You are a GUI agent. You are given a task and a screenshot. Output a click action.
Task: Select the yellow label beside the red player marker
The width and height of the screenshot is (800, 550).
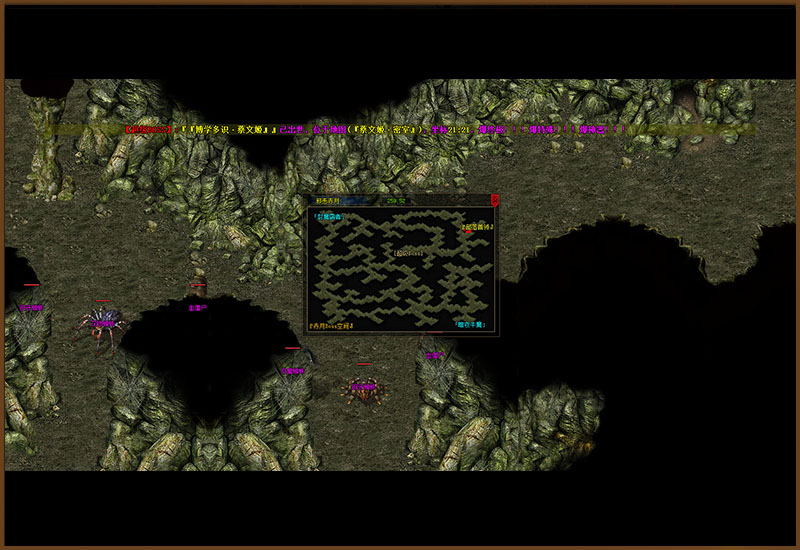click(478, 228)
